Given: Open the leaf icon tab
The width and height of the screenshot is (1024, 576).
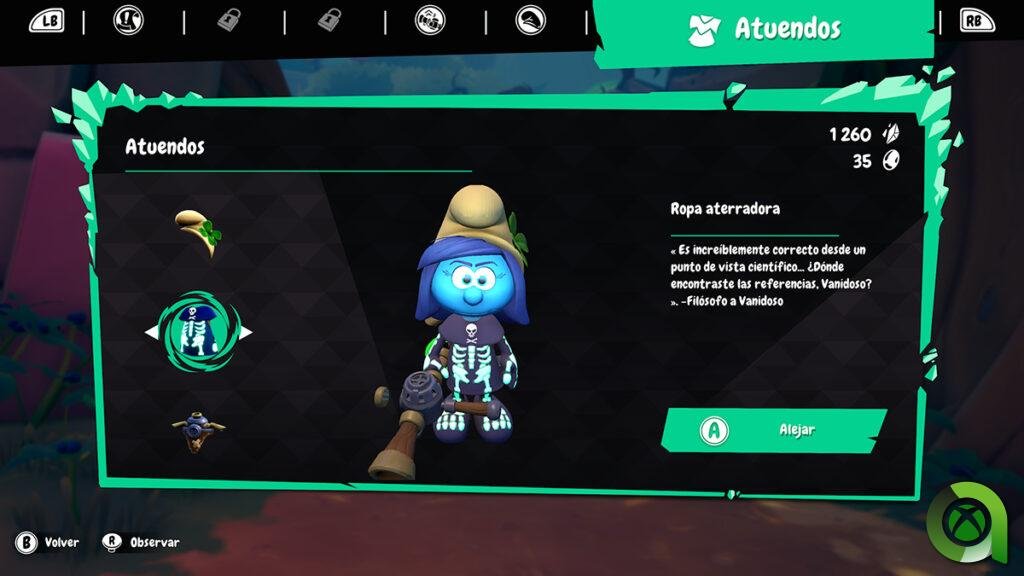Looking at the screenshot, I should [x=531, y=20].
